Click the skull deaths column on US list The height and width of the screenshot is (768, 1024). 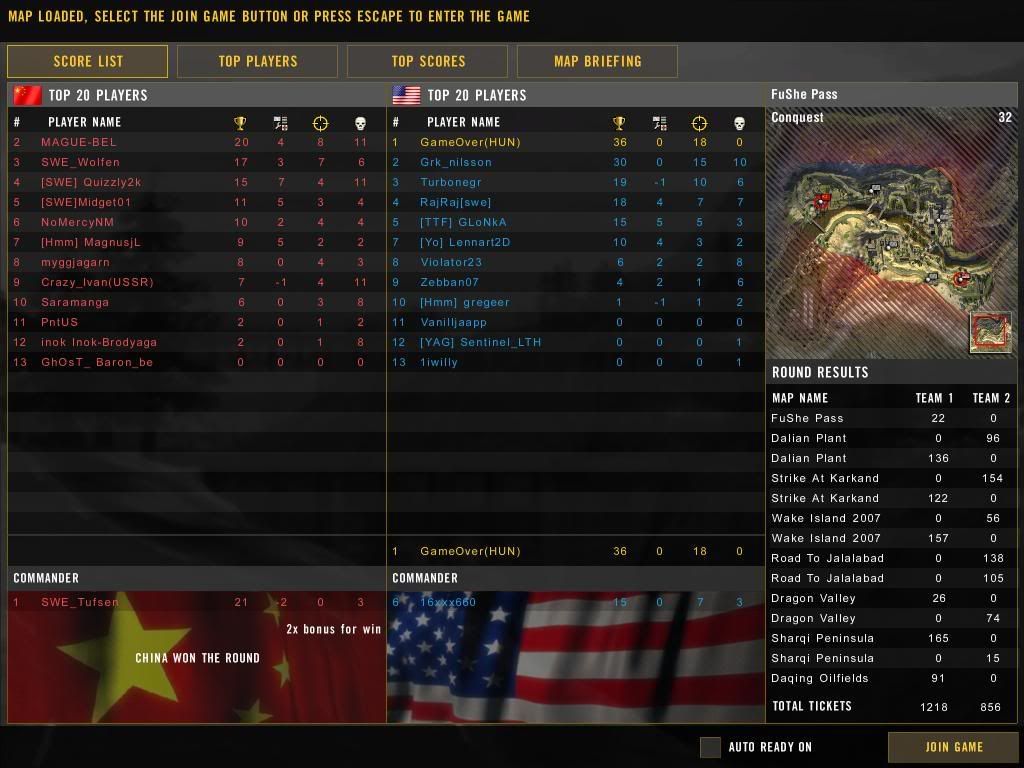739,123
